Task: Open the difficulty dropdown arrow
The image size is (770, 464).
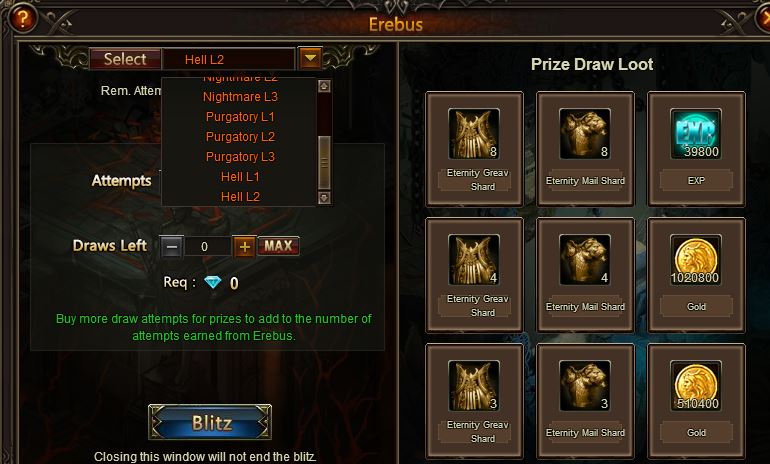Action: click(311, 59)
